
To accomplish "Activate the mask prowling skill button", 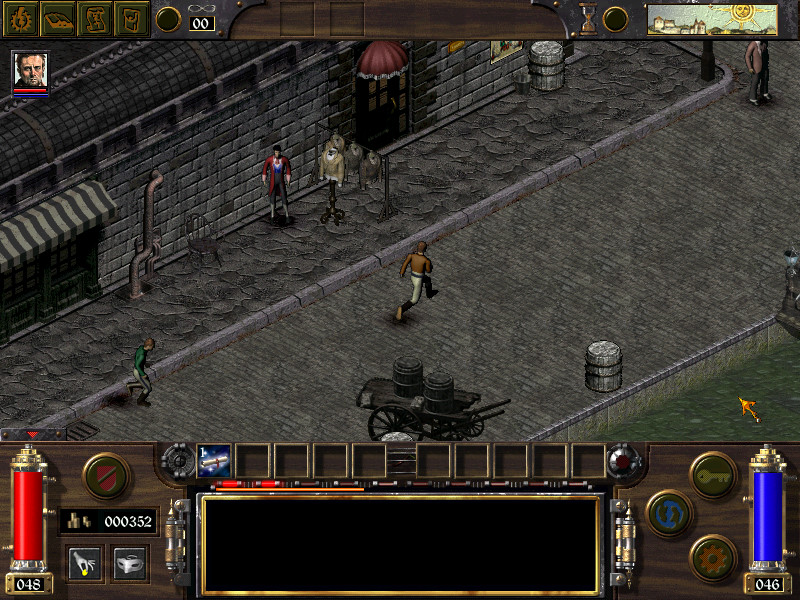I will pos(130,563).
